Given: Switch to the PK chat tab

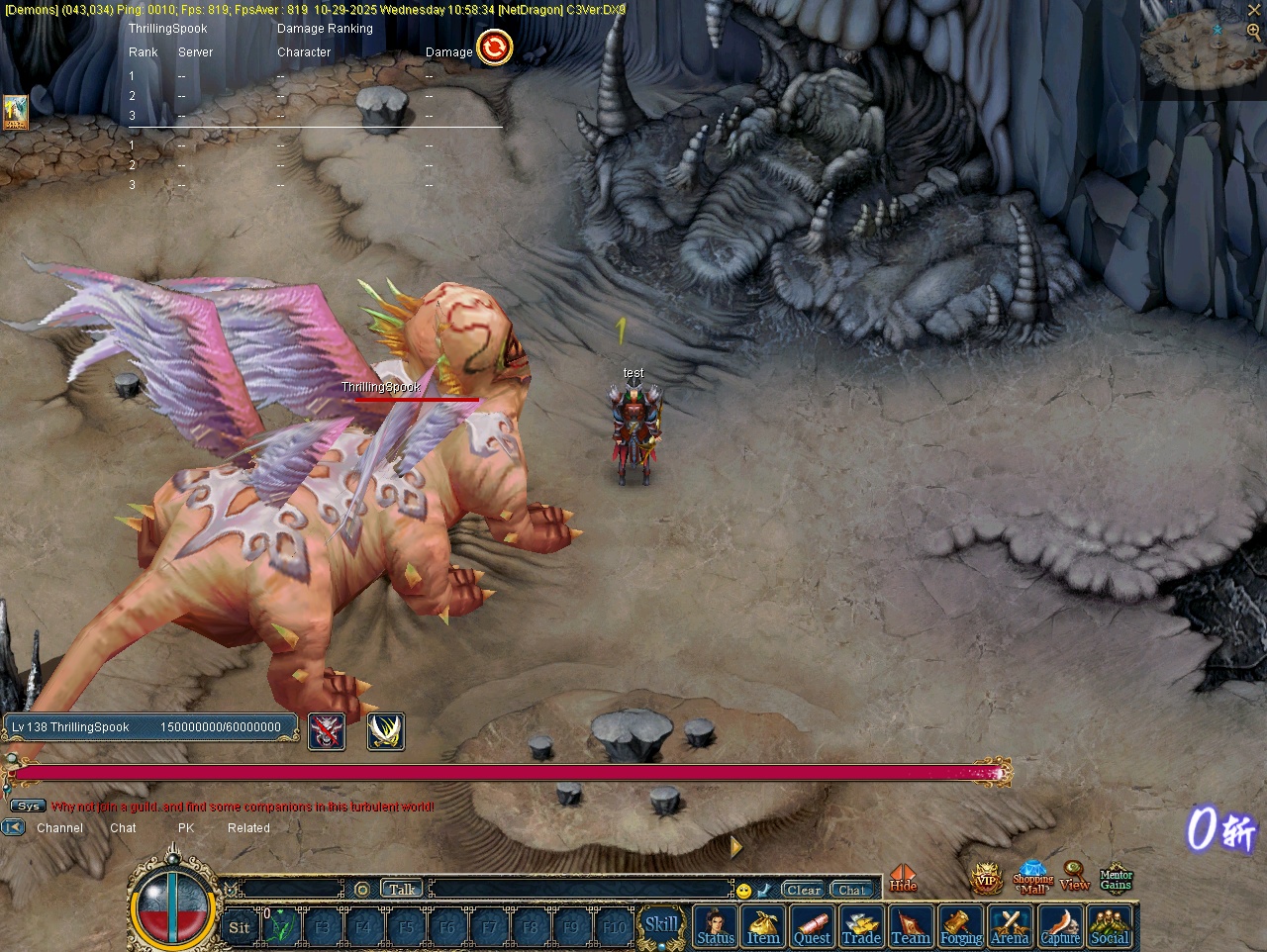Looking at the screenshot, I should pos(186,828).
